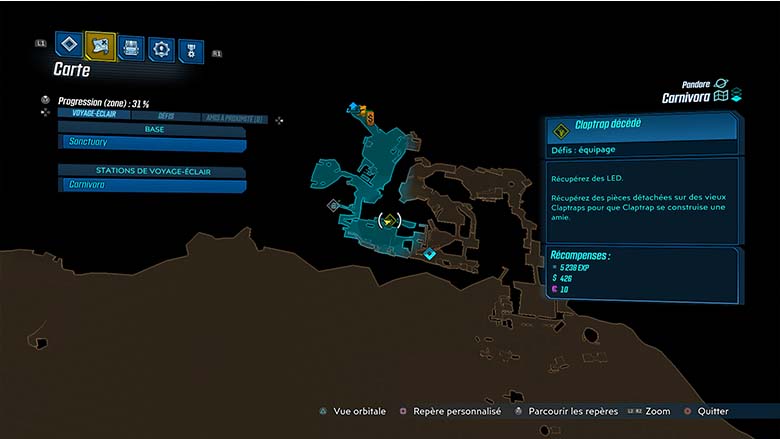Image resolution: width=780 pixels, height=439 pixels.
Task: Open the guardian rank medal tab
Action: [190, 51]
